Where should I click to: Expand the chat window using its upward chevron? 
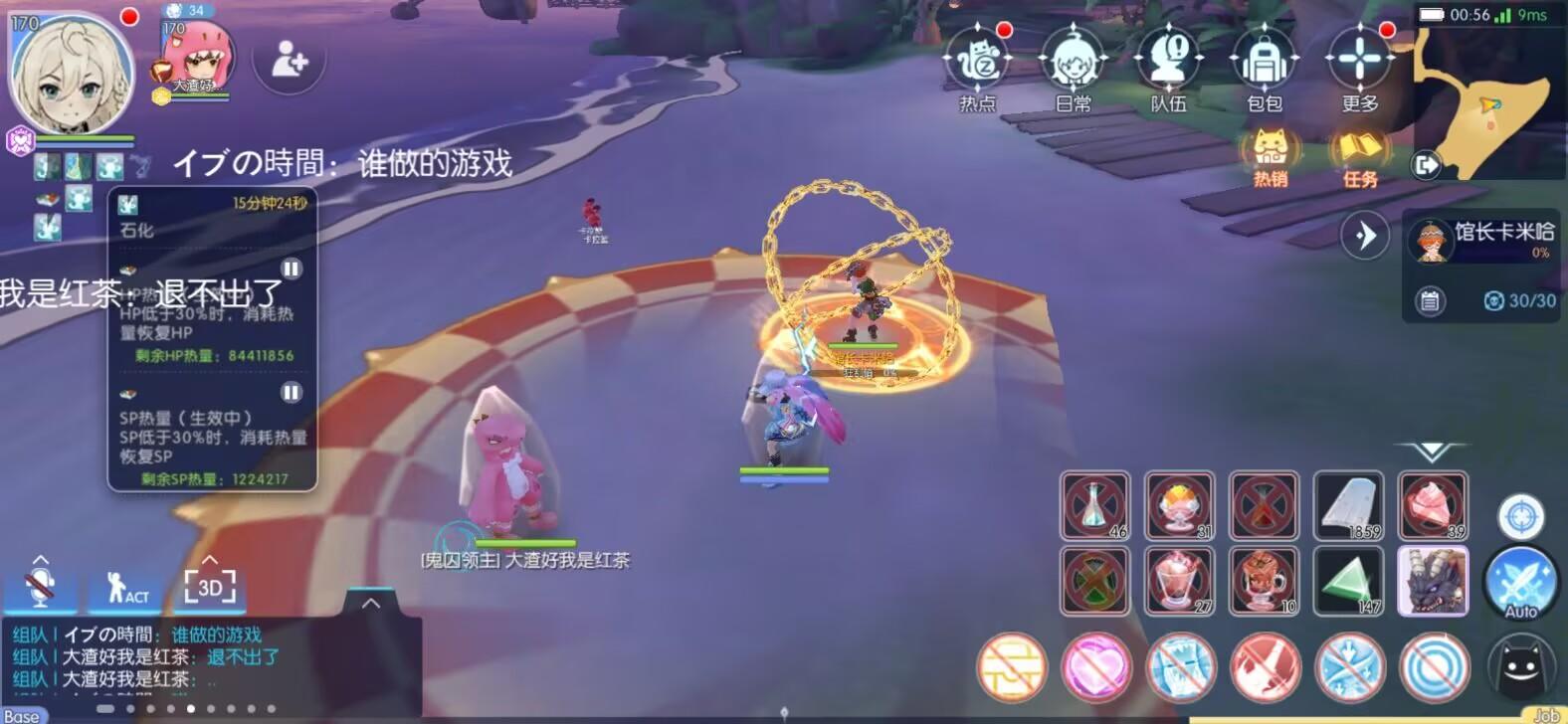tap(372, 601)
